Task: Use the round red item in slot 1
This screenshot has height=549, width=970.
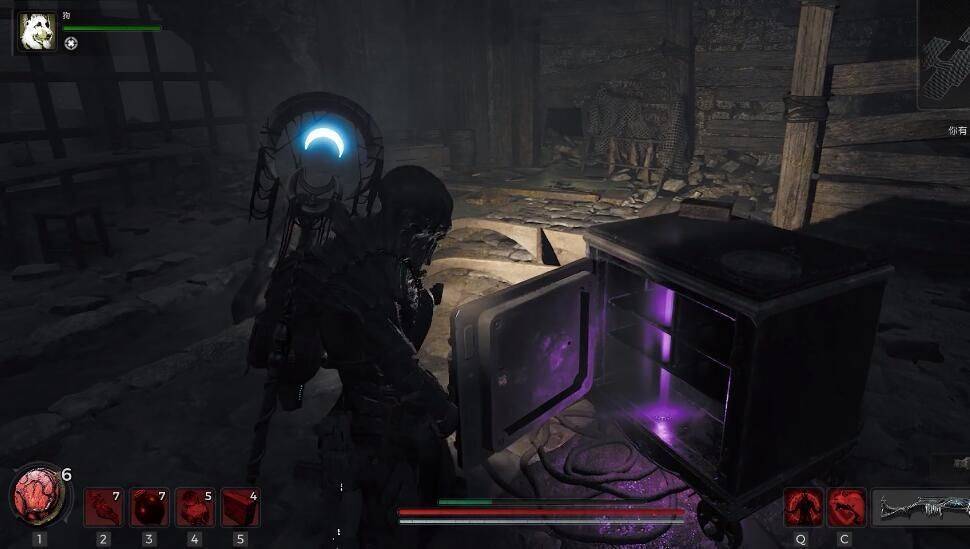Action: pos(37,497)
